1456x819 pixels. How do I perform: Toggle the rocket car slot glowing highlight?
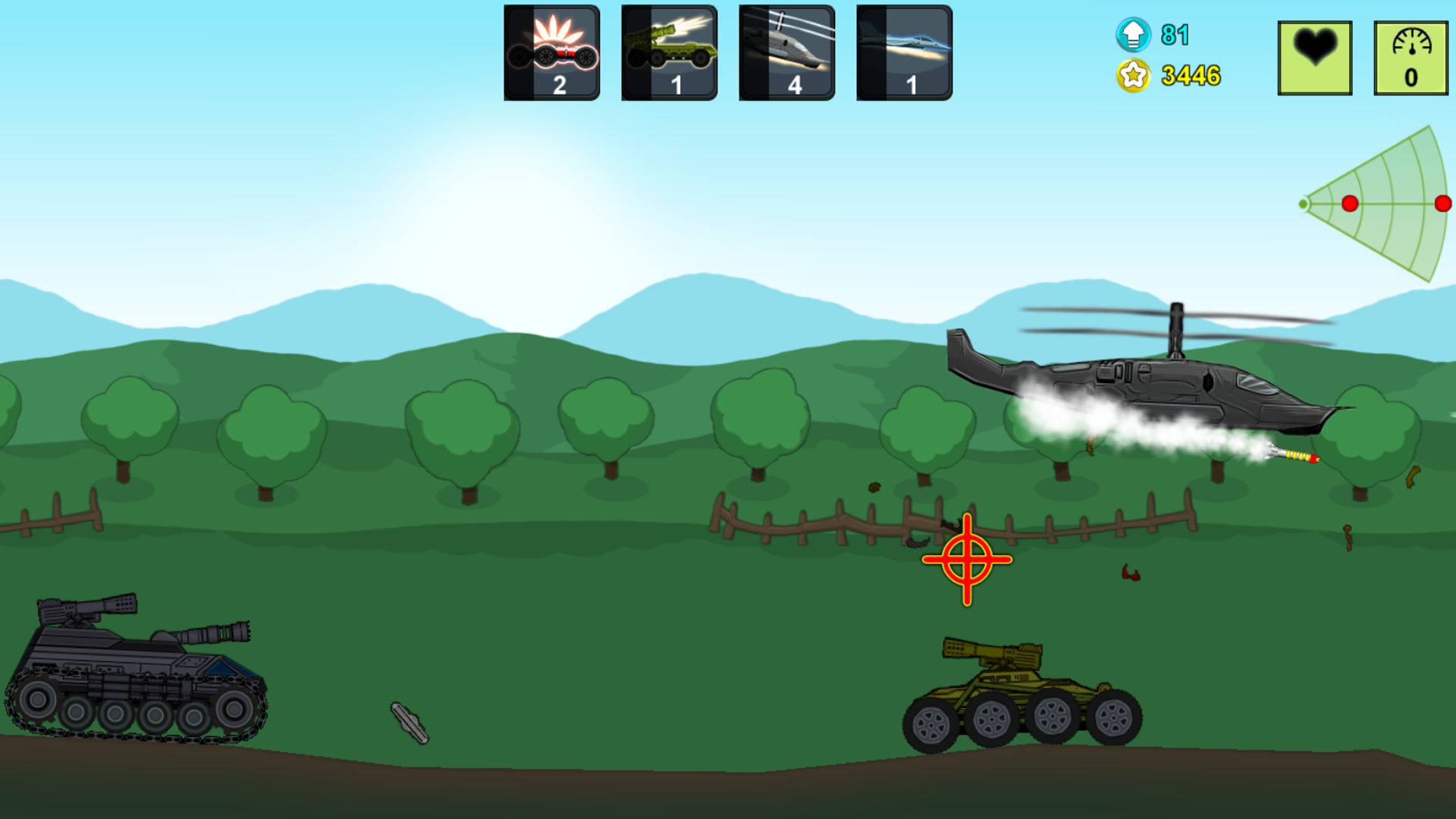pos(552,52)
